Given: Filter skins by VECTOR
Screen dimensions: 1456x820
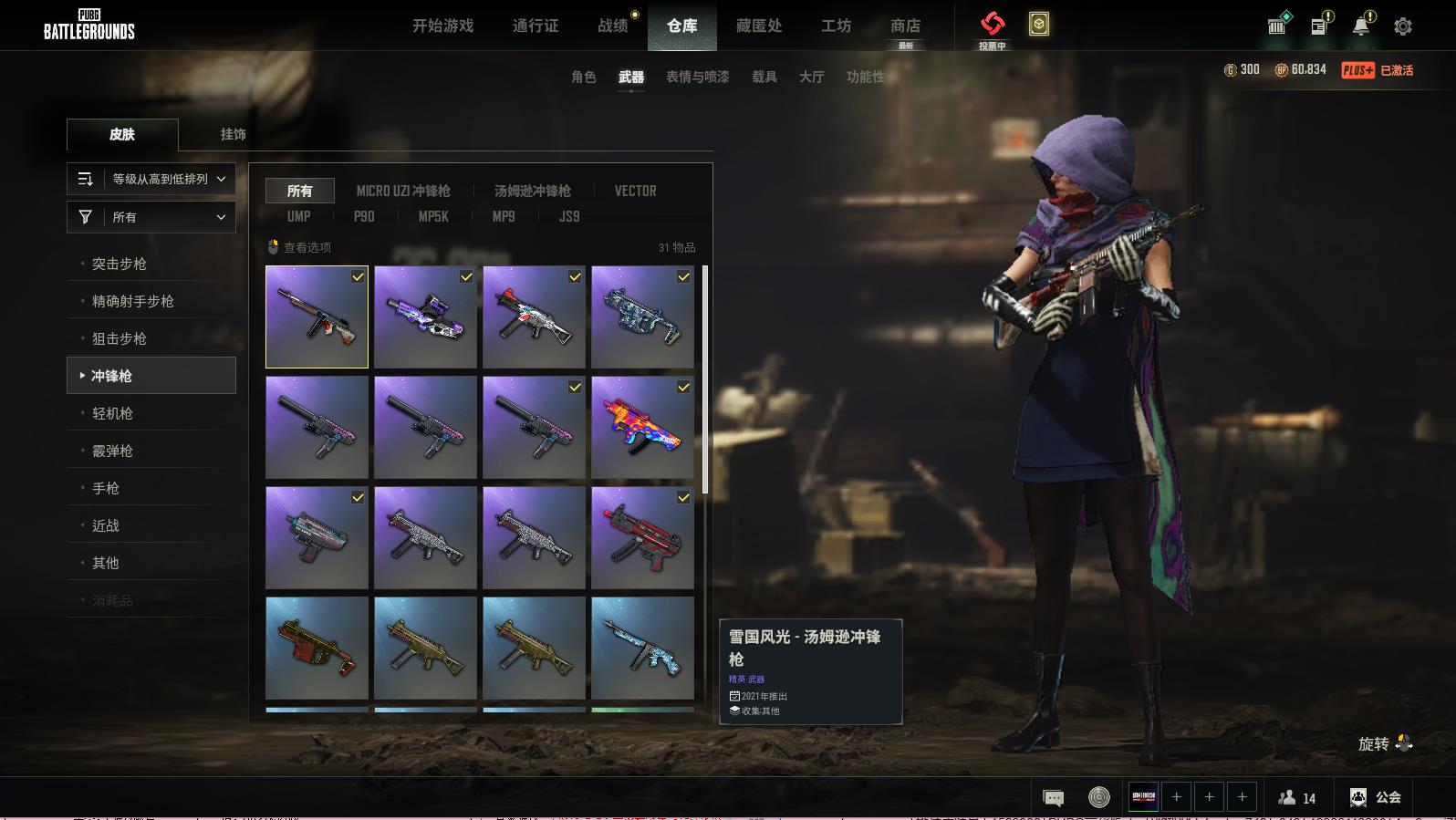Looking at the screenshot, I should (x=635, y=191).
